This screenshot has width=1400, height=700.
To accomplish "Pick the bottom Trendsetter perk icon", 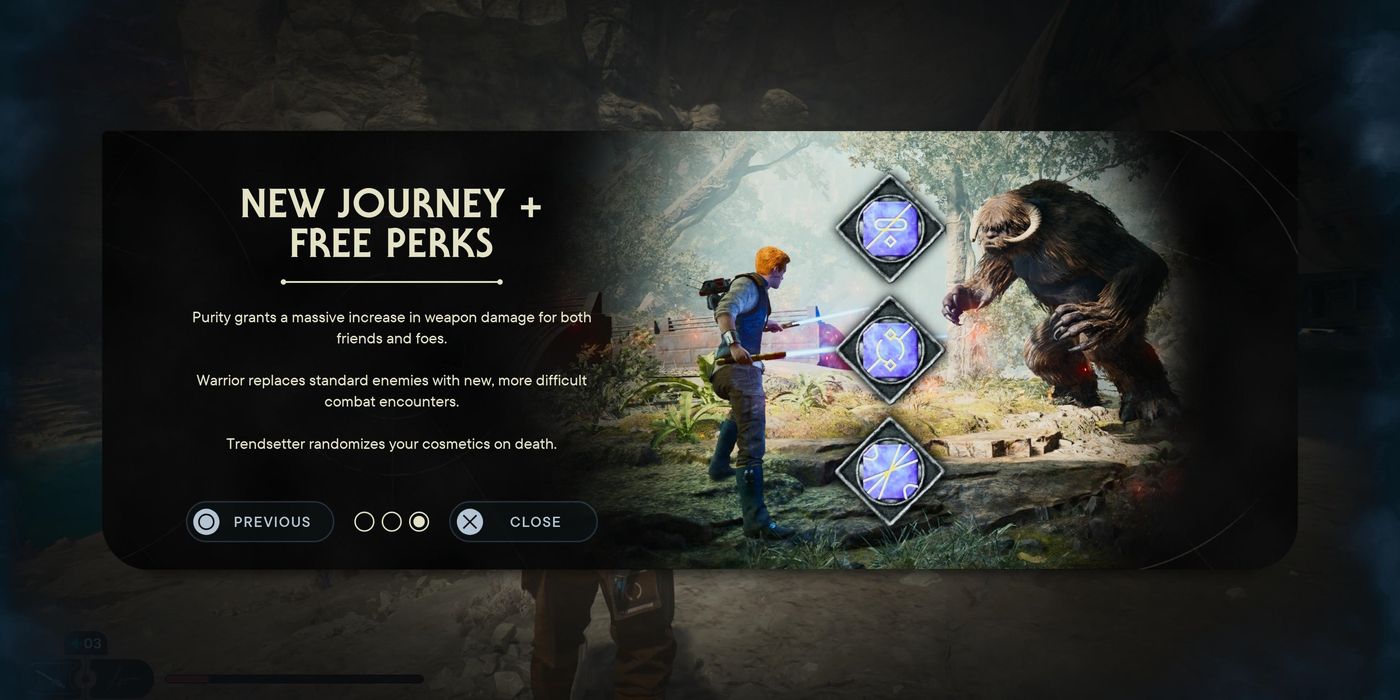I will 890,471.
